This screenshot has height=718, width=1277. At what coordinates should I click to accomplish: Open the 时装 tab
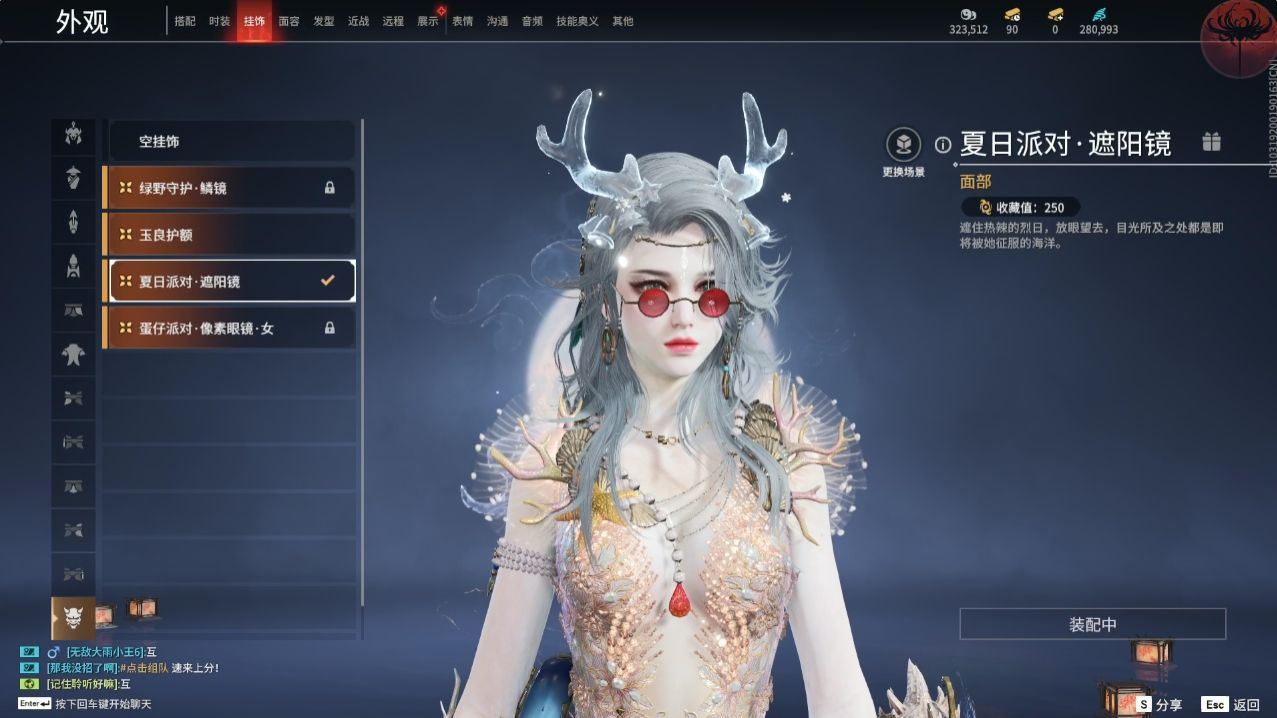[x=220, y=21]
